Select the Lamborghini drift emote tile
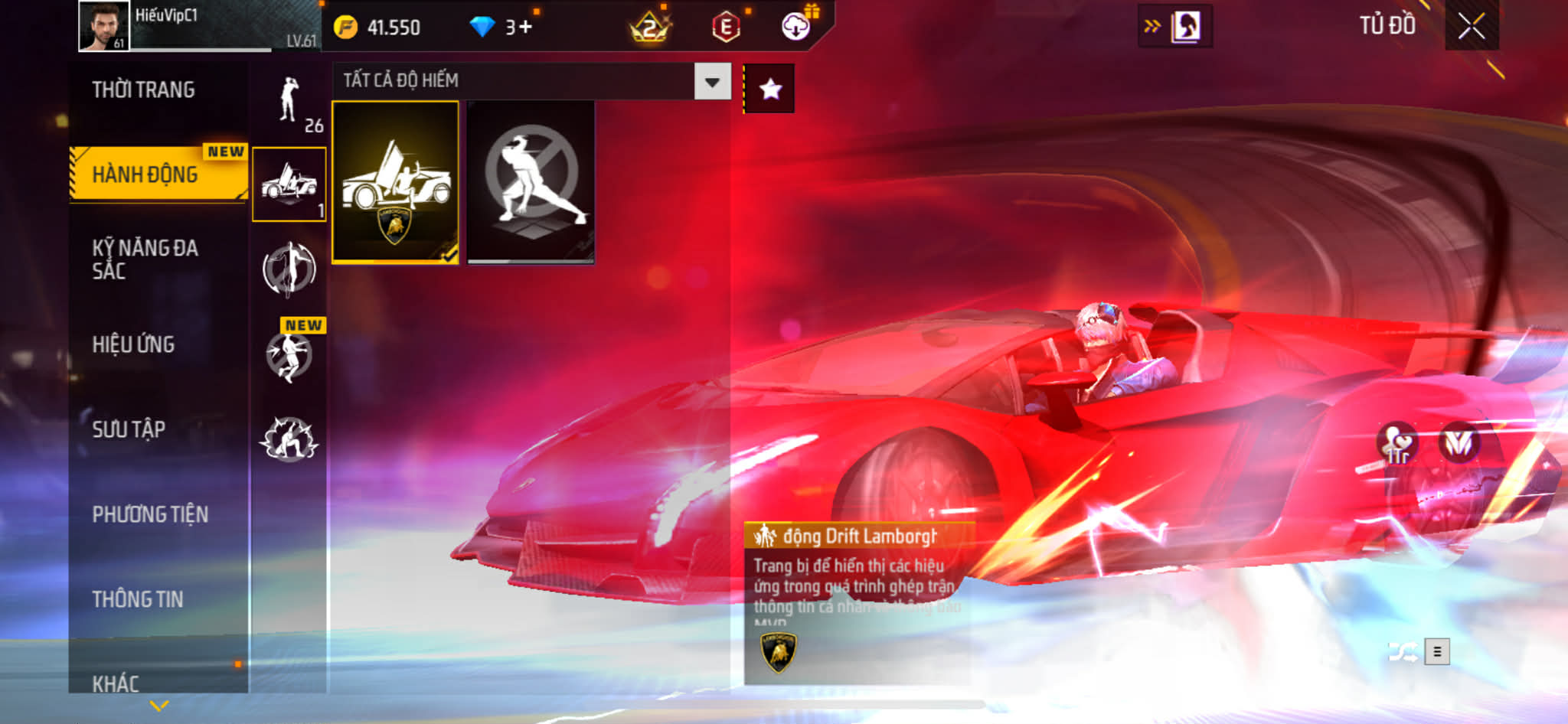 click(395, 182)
